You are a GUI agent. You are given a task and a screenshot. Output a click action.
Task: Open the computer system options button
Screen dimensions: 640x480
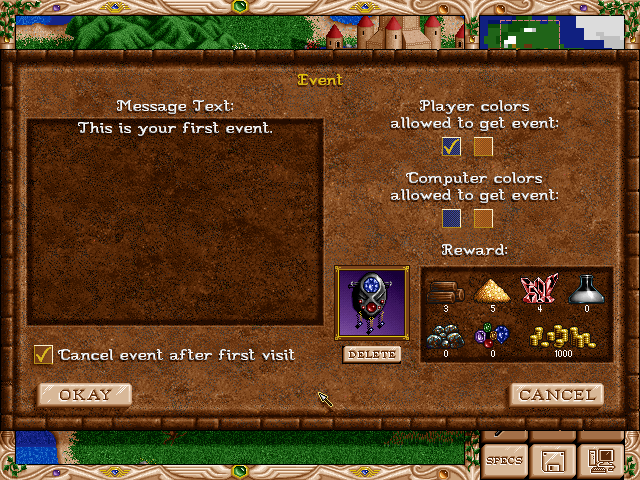pos(603,460)
